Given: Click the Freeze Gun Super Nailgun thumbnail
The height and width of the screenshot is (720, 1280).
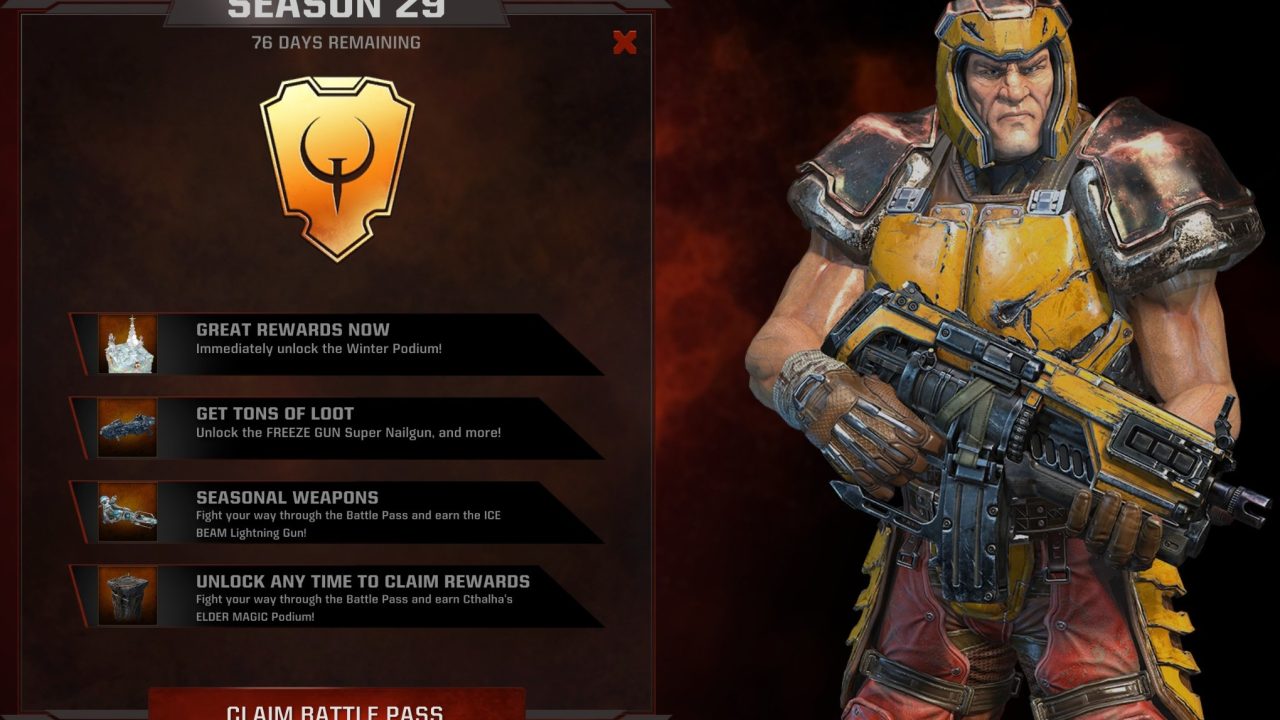Looking at the screenshot, I should [x=128, y=428].
